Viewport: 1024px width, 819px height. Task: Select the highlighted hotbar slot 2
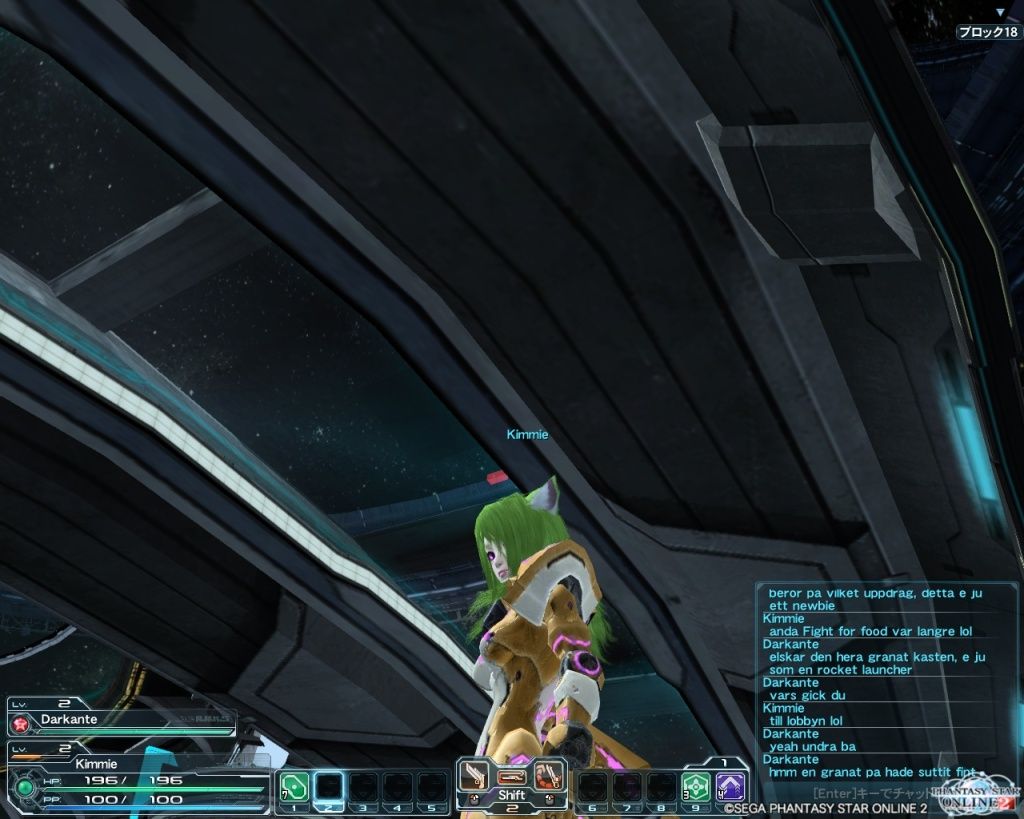pyautogui.click(x=329, y=786)
